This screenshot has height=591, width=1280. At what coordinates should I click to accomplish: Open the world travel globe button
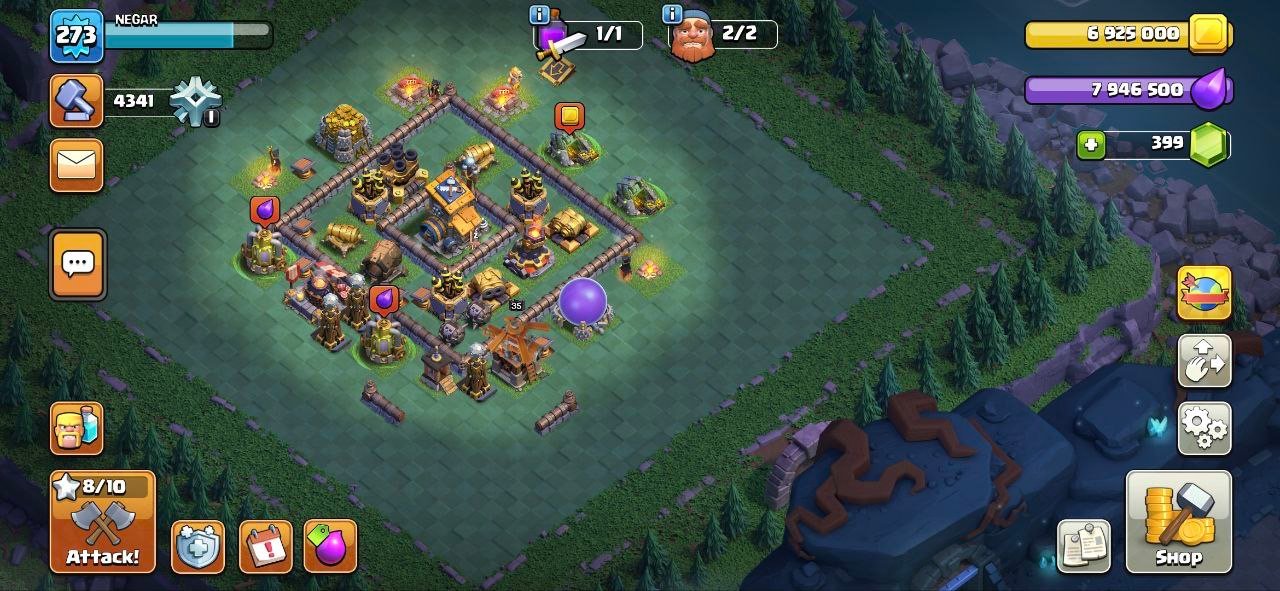1204,293
